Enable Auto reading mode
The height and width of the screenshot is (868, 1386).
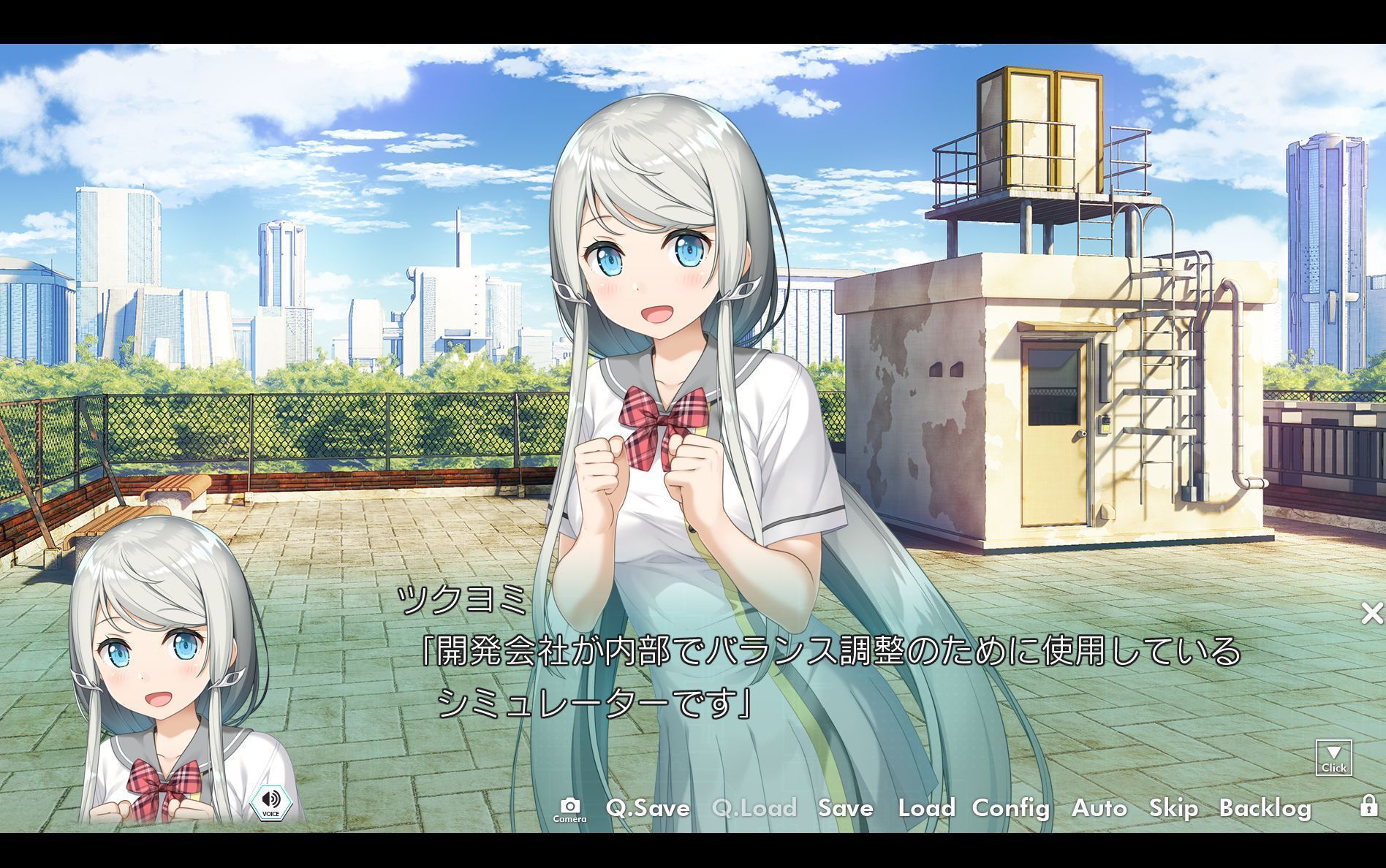click(x=1100, y=809)
